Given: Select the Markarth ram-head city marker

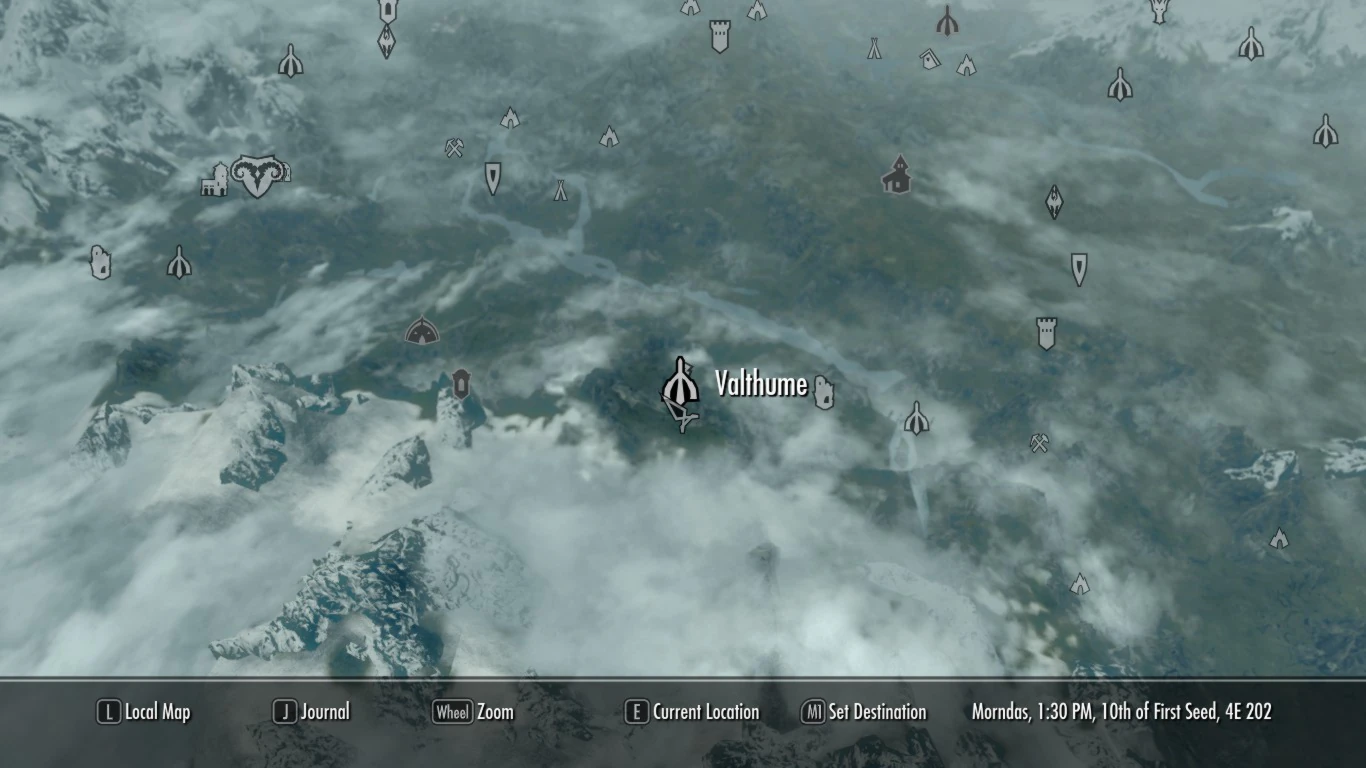Looking at the screenshot, I should pyautogui.click(x=258, y=174).
